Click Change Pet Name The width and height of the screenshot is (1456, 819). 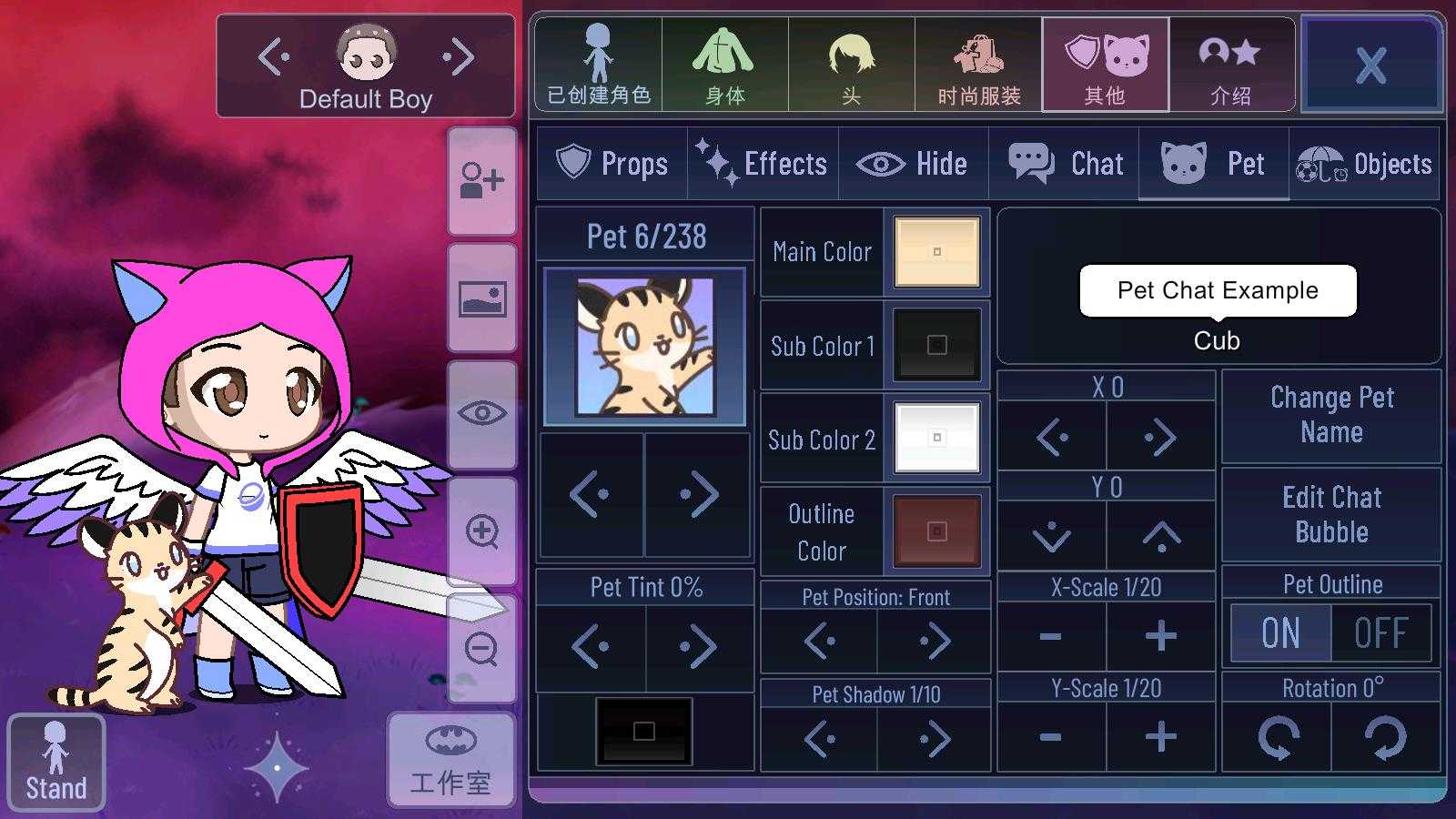click(x=1331, y=415)
